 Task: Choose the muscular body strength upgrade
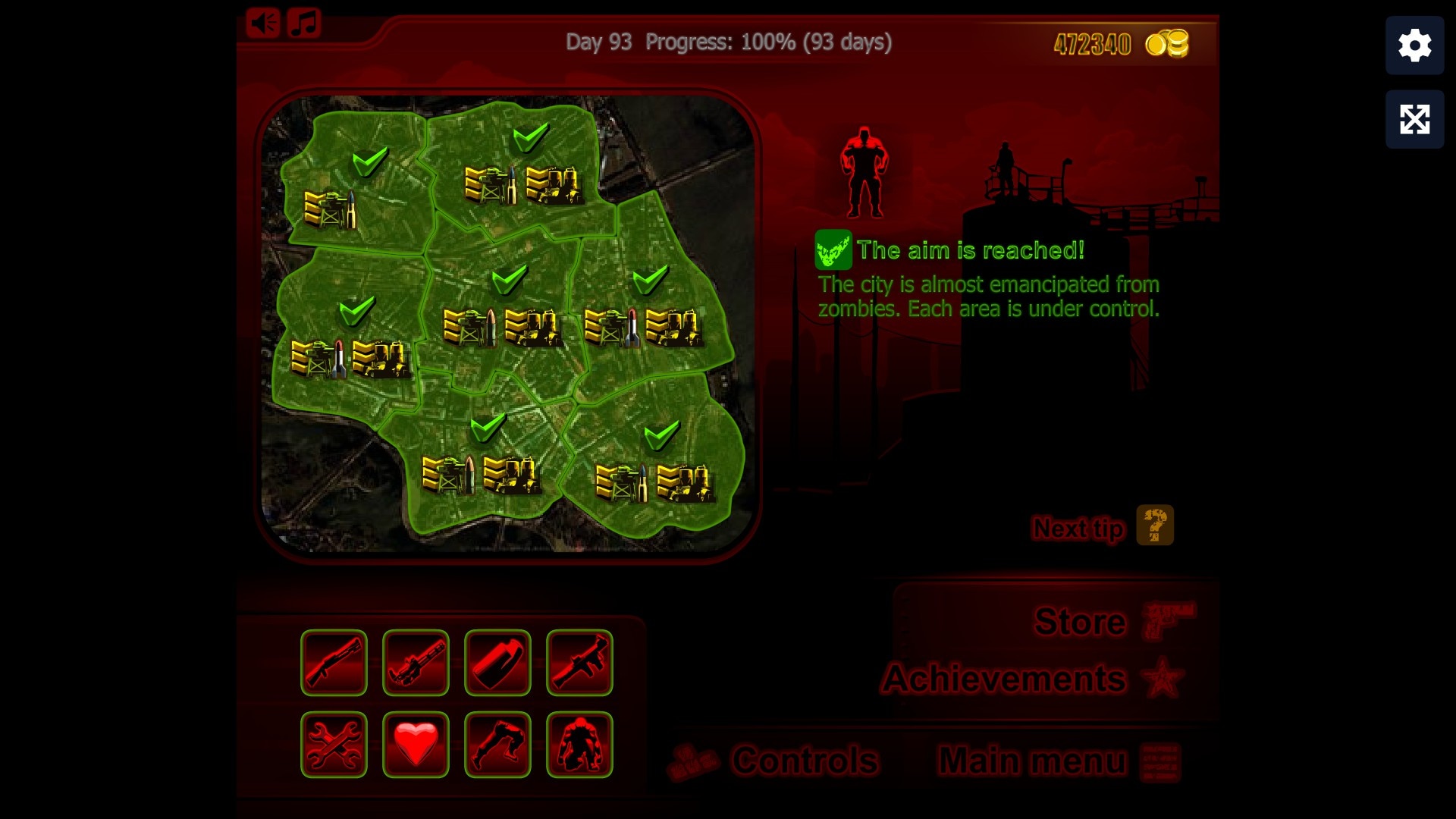click(x=579, y=745)
